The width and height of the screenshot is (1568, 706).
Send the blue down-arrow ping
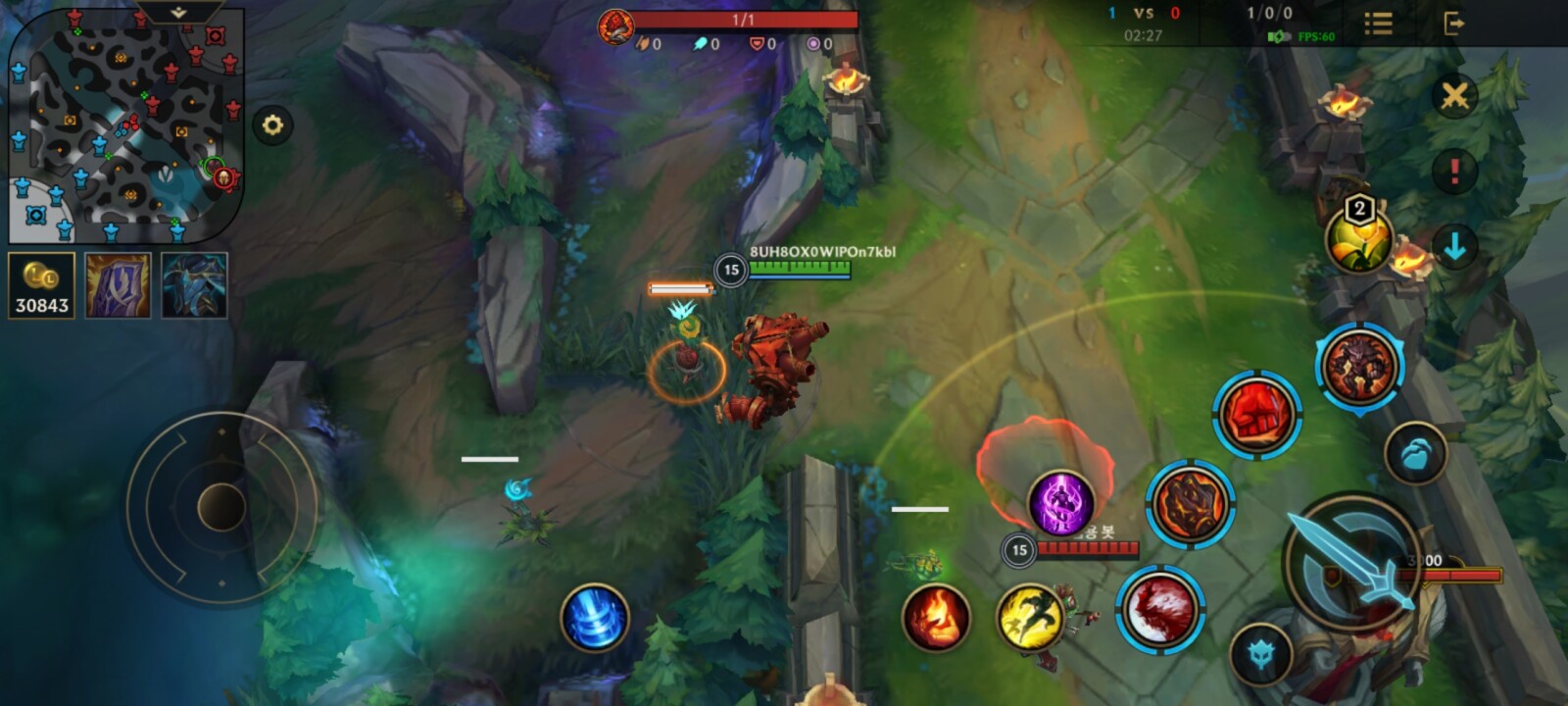click(1454, 247)
